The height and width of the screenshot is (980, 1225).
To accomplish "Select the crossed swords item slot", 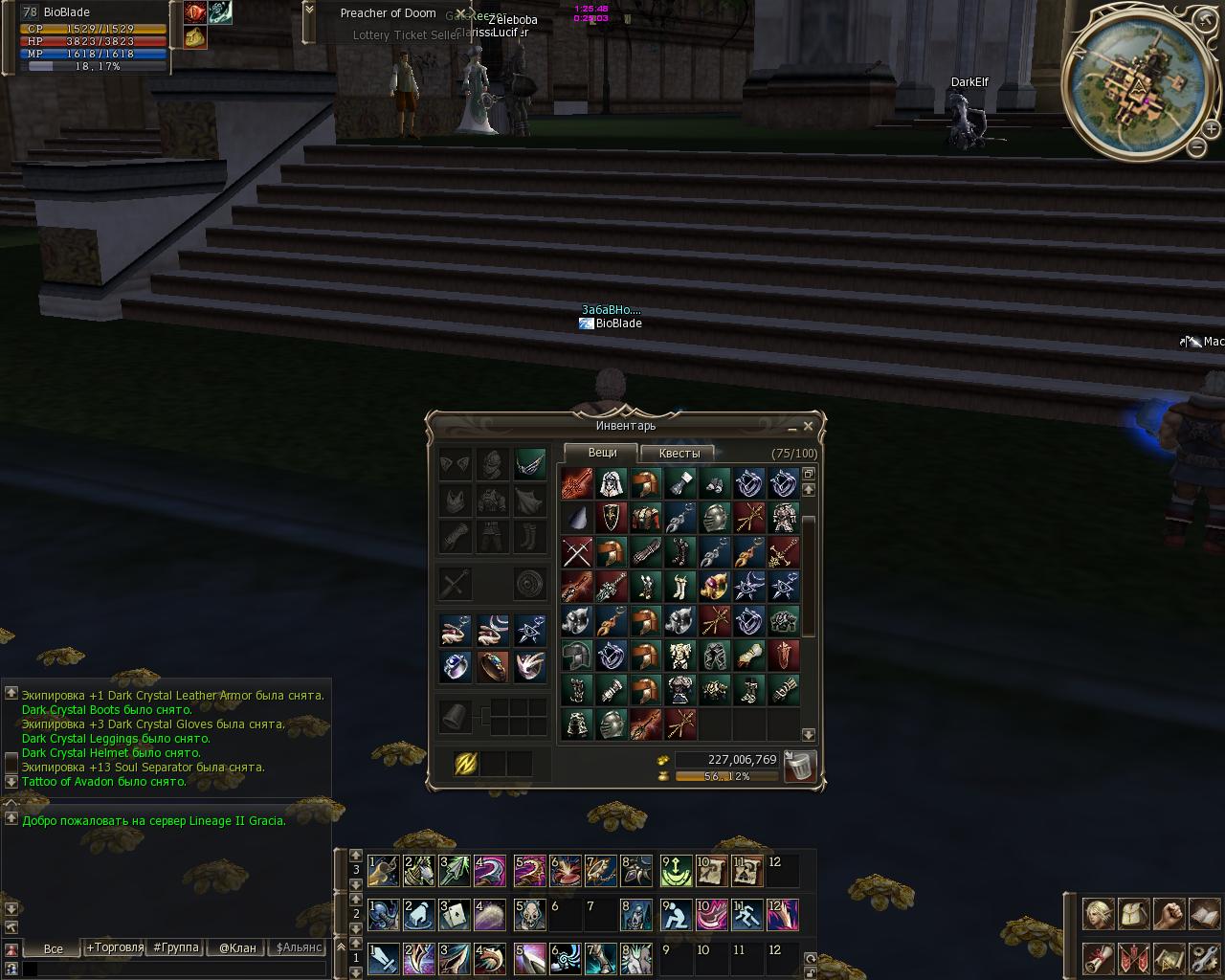I will point(577,552).
